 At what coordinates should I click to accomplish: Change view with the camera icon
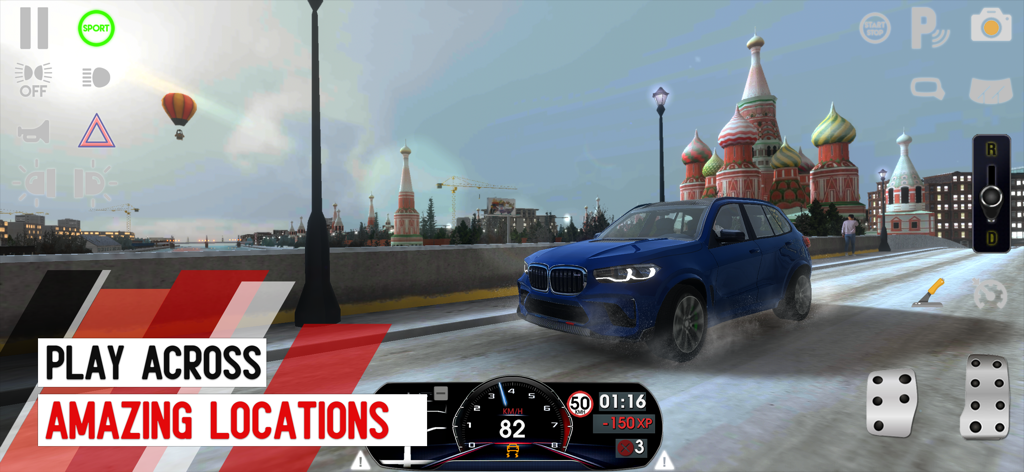990,26
